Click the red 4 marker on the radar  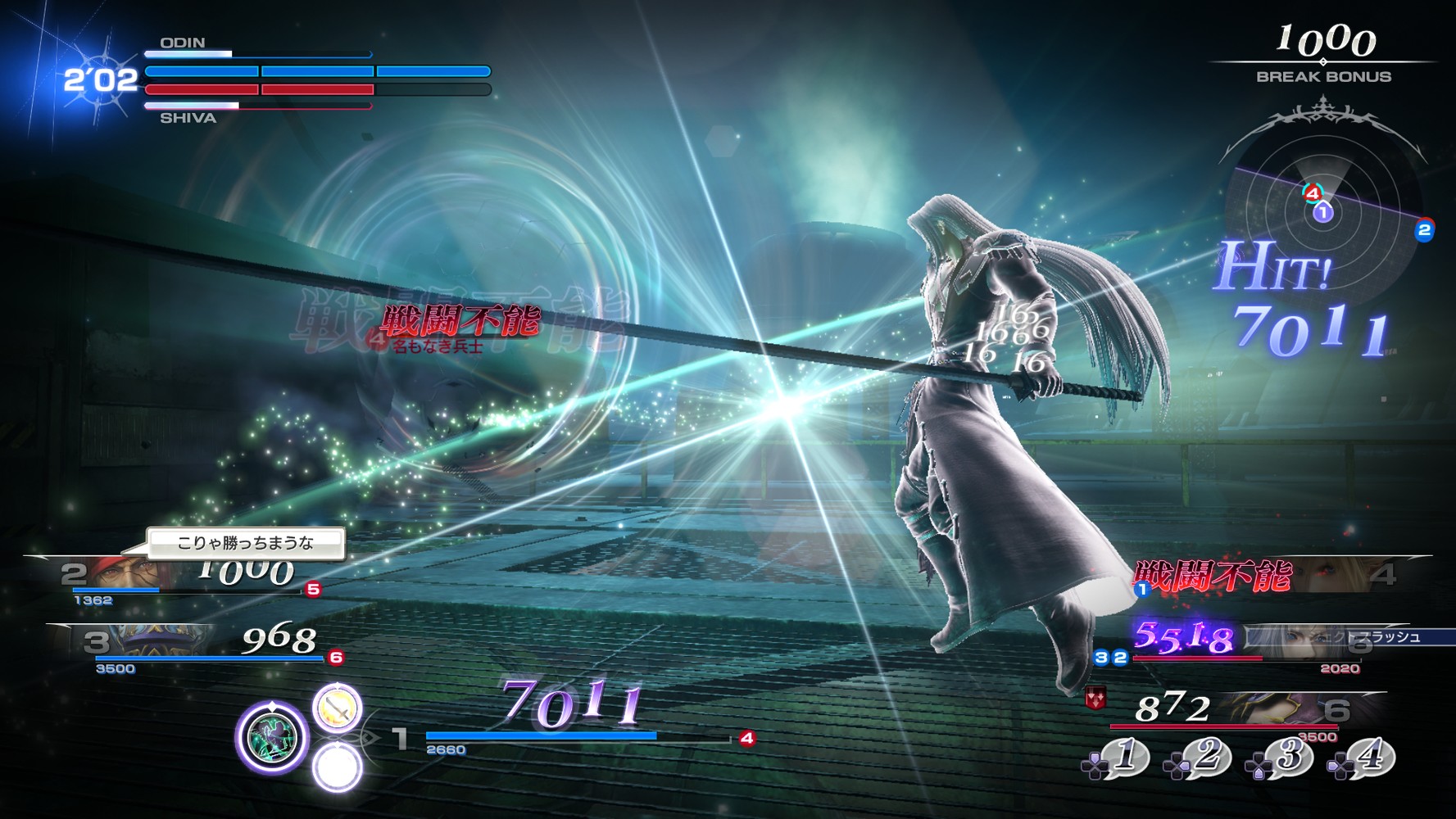coord(1313,193)
